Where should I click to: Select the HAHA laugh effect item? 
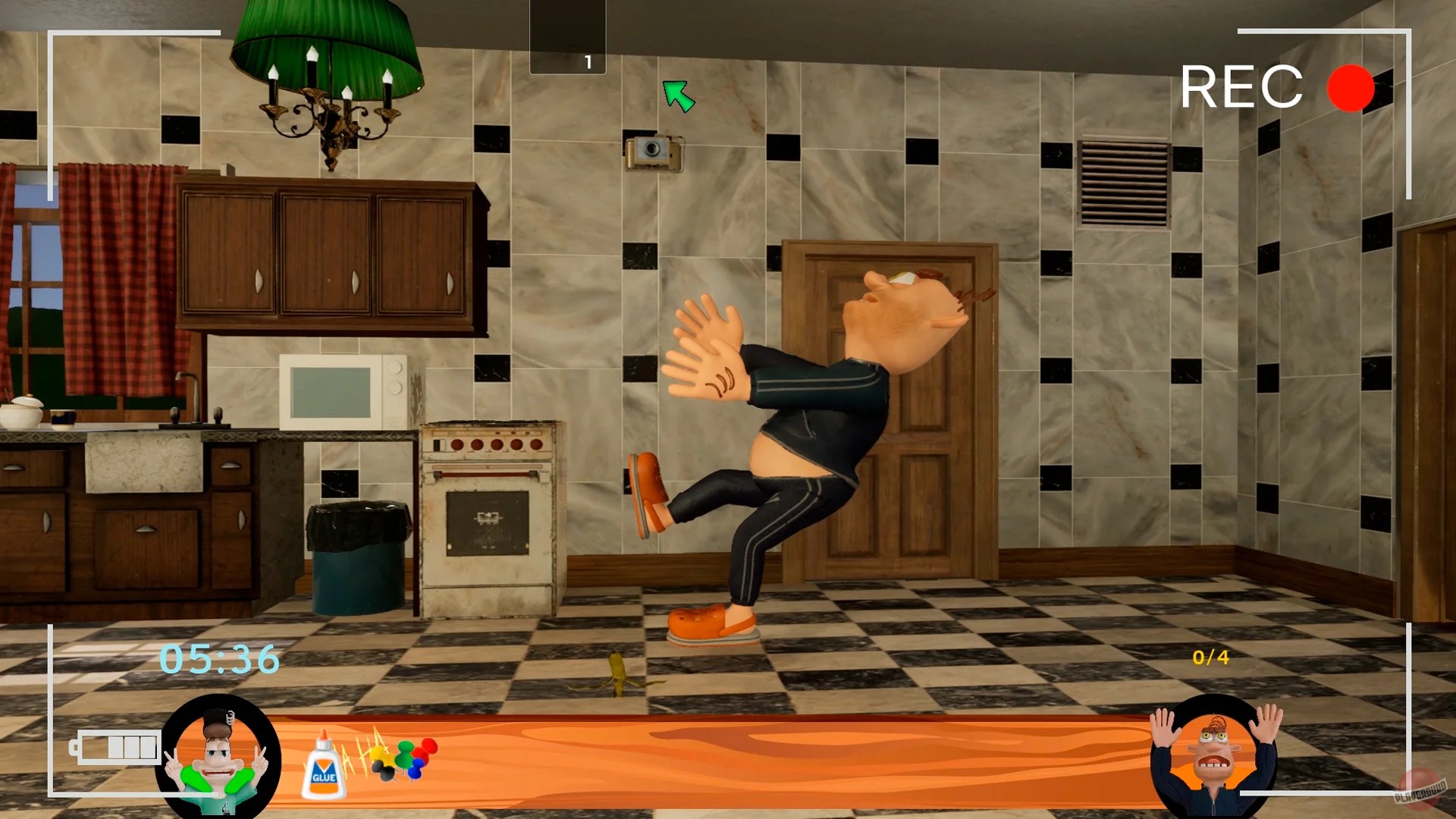362,755
